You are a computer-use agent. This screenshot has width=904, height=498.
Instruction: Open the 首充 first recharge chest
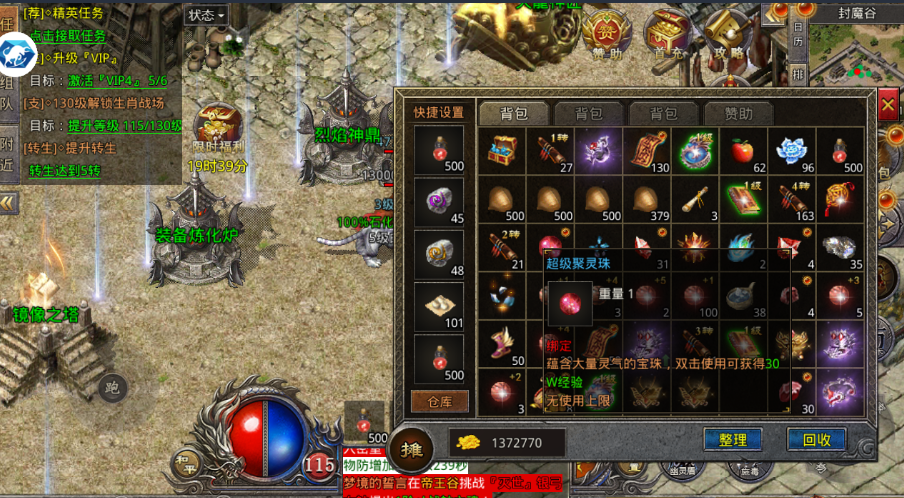coord(667,34)
